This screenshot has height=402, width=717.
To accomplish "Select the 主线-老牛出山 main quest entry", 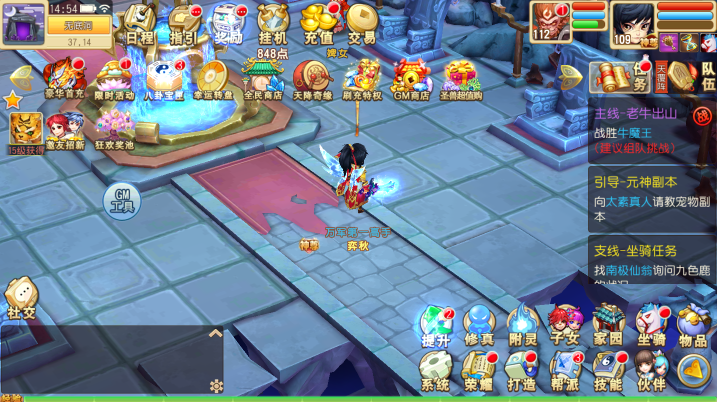I will pos(650,130).
